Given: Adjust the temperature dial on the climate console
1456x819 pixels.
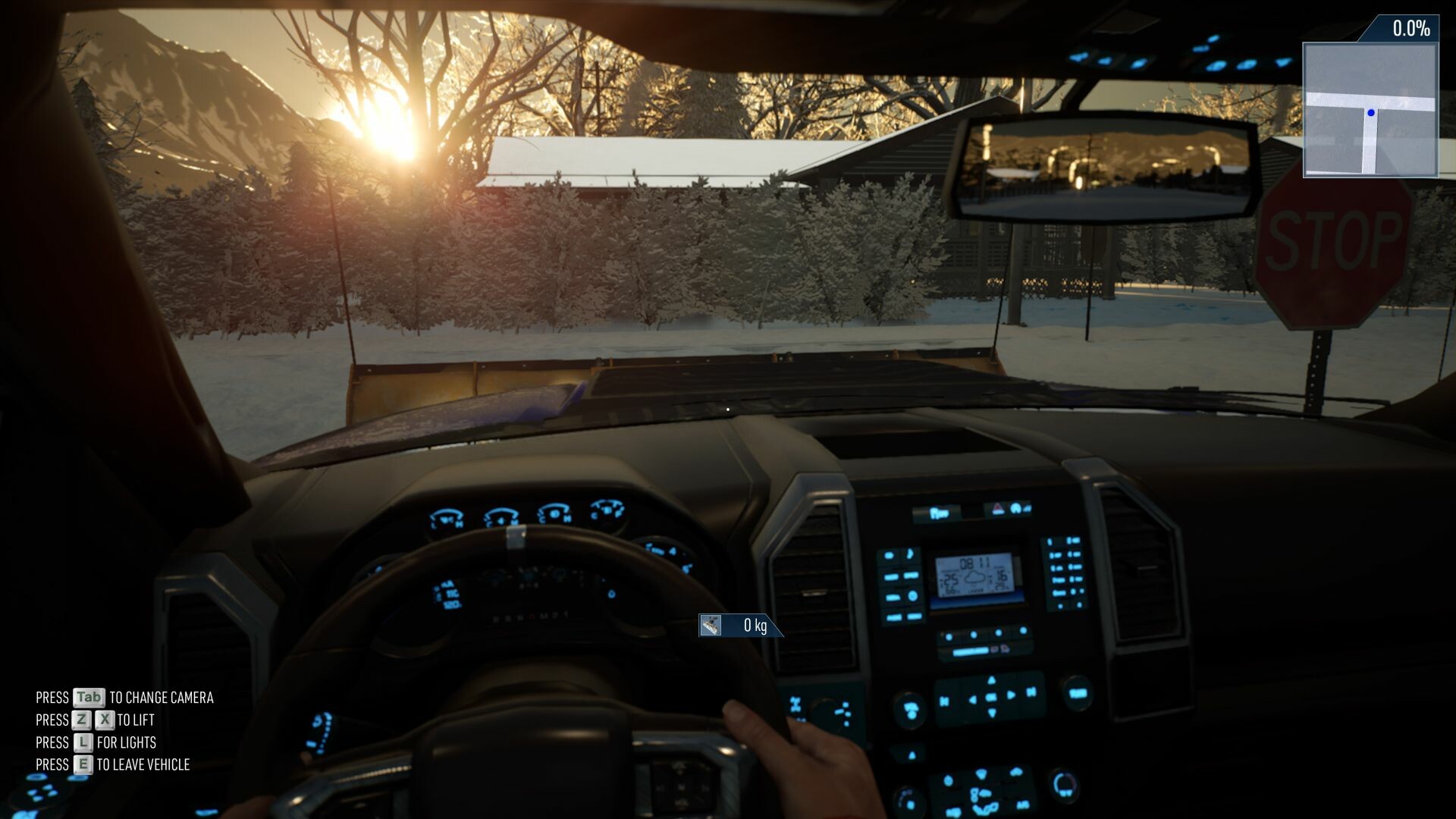Looking at the screenshot, I should [x=1065, y=786].
